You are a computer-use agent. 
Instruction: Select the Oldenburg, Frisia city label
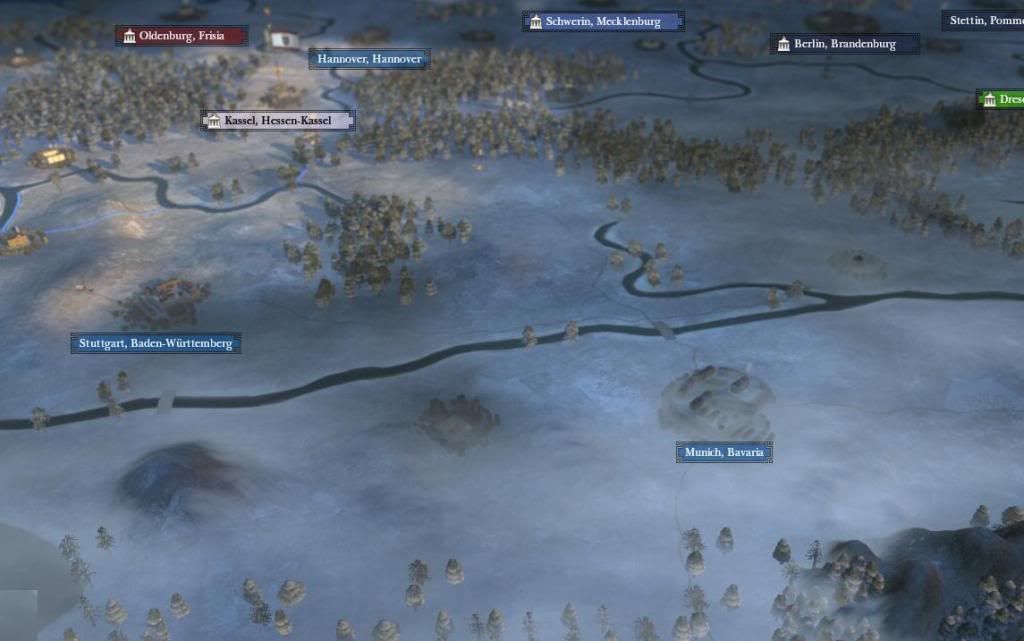click(x=181, y=36)
